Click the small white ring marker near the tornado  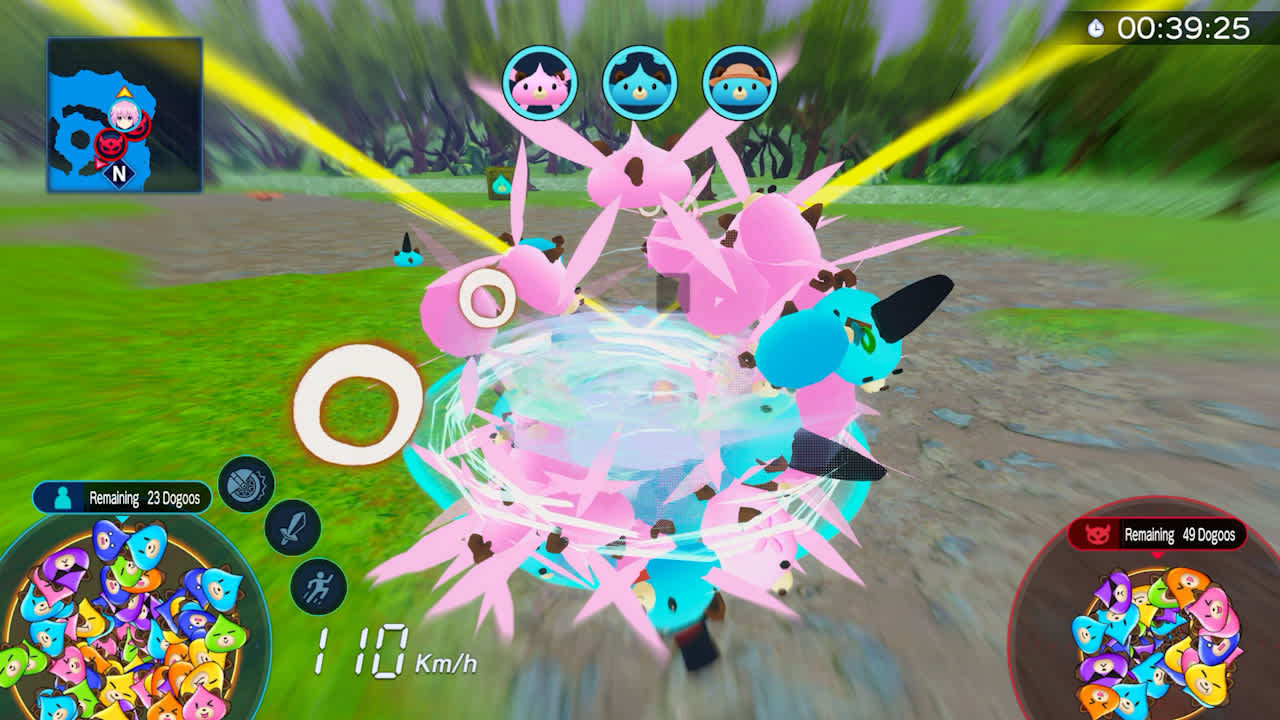click(485, 295)
